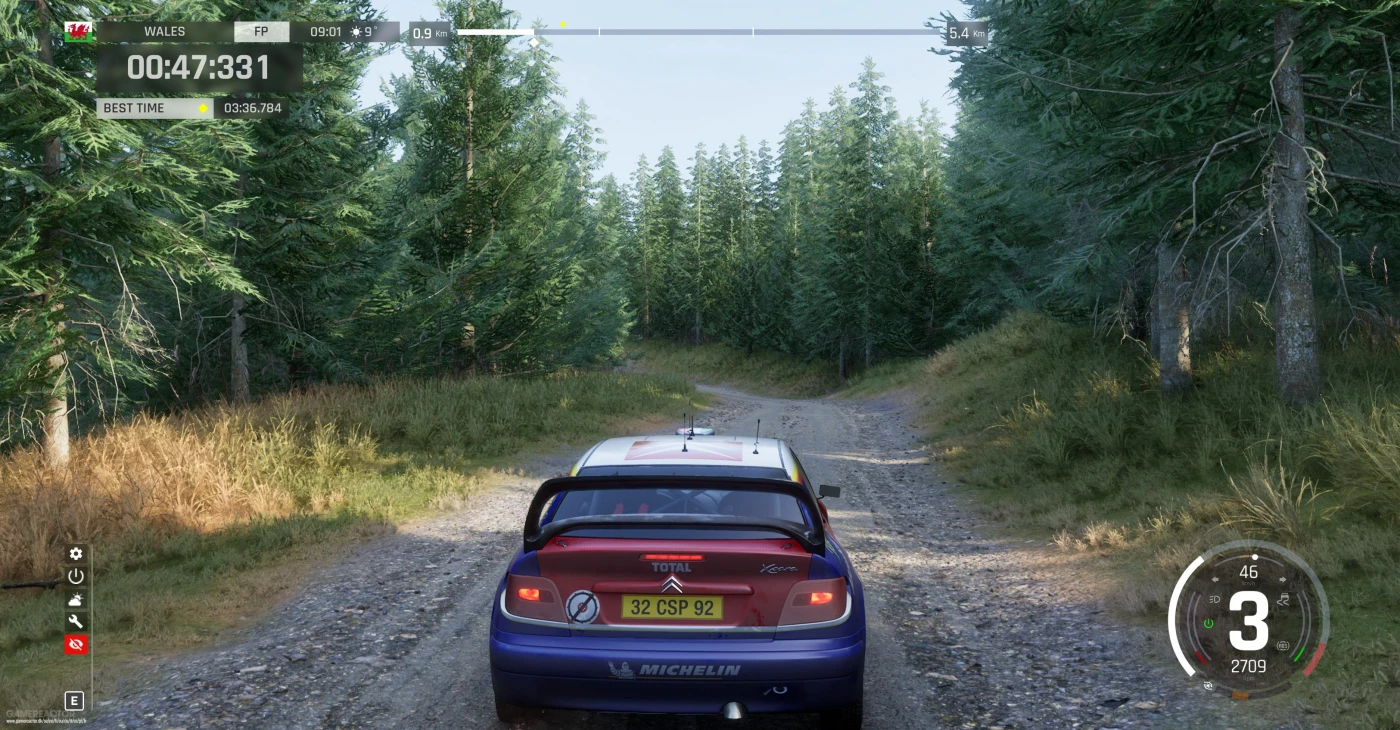Open the gear settings icon

(76, 554)
